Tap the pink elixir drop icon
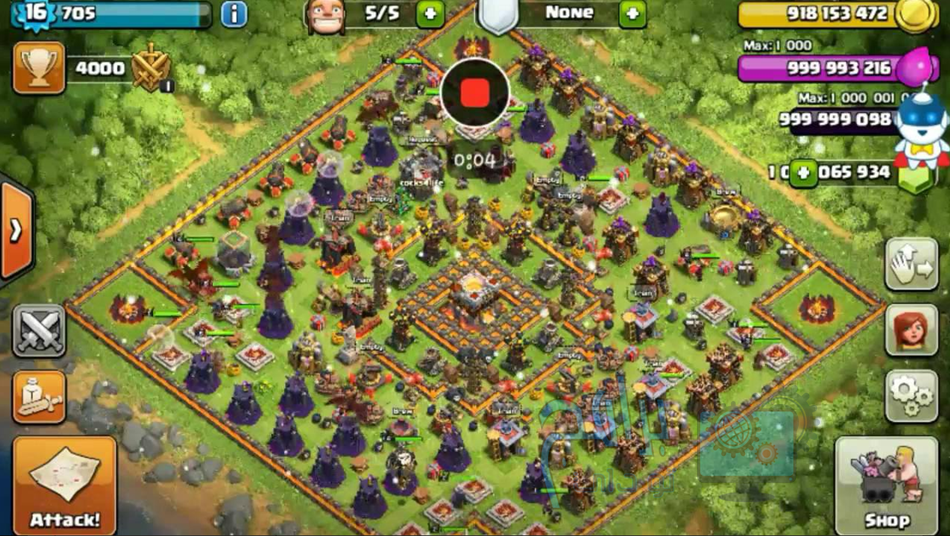The image size is (950, 536). 913,68
